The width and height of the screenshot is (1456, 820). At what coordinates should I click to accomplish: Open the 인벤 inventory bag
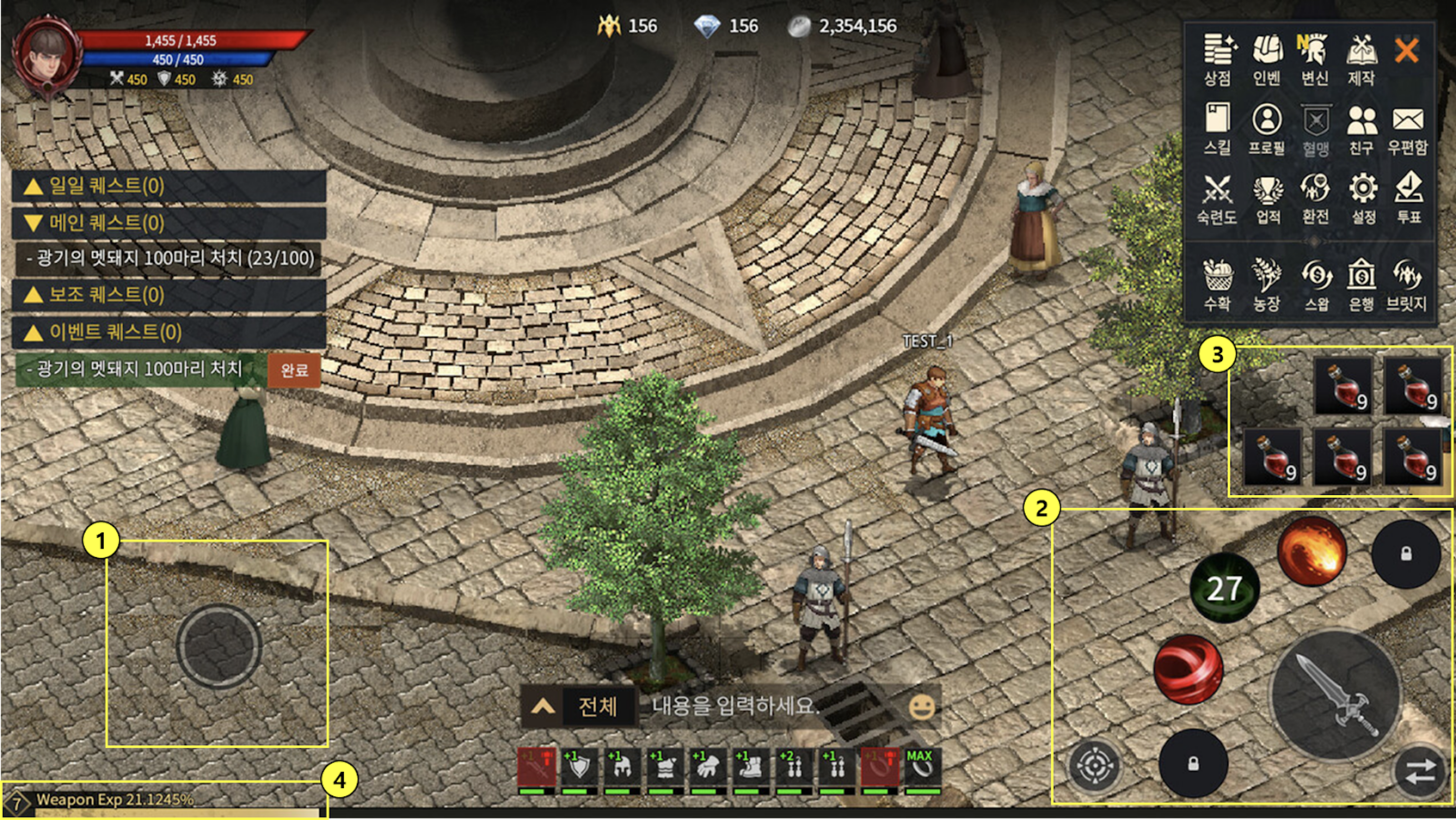point(1267,59)
